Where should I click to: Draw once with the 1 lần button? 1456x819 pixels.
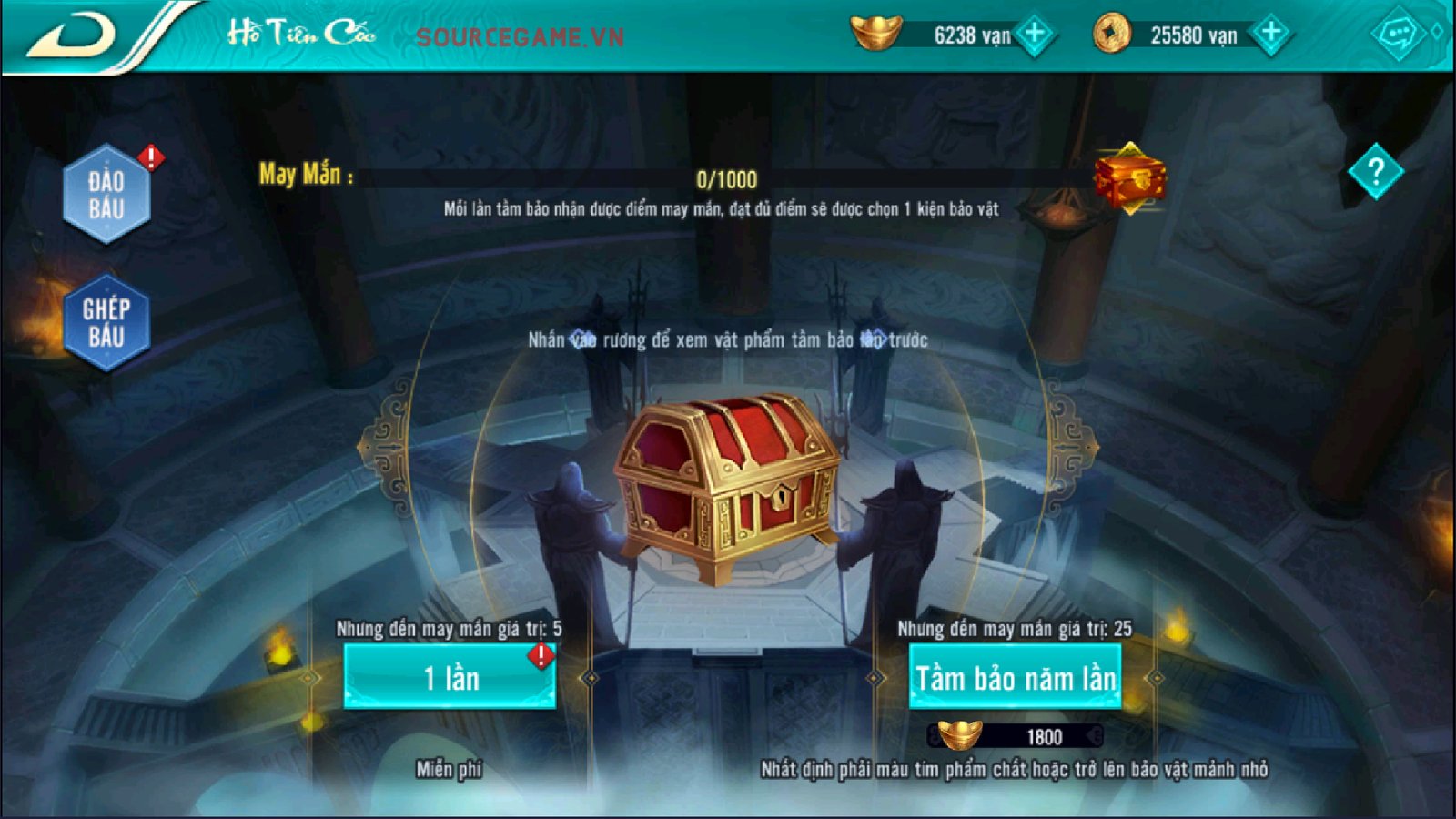450,678
